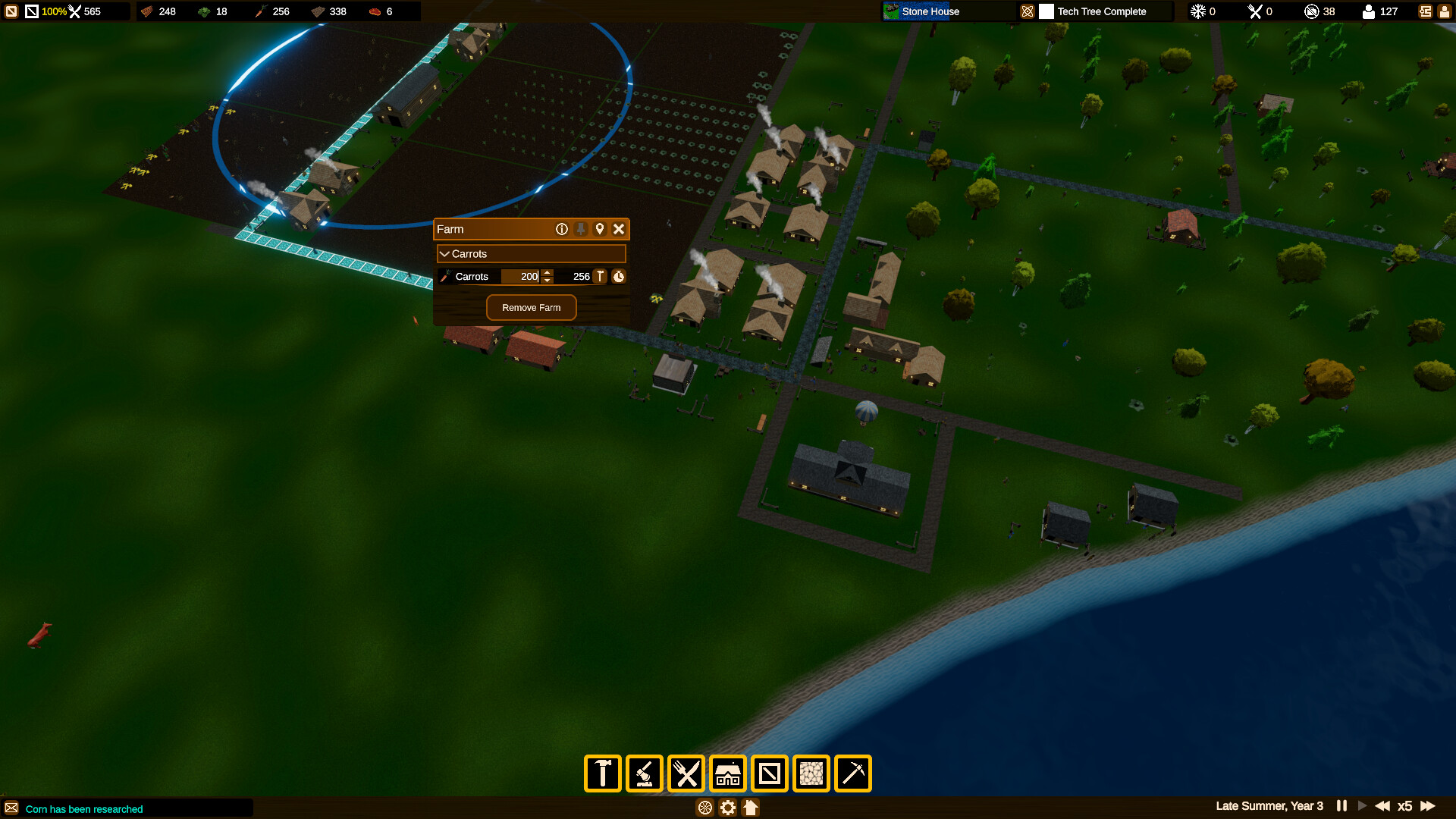
Task: Collapse the Carrots crop dropdown
Action: [x=444, y=253]
